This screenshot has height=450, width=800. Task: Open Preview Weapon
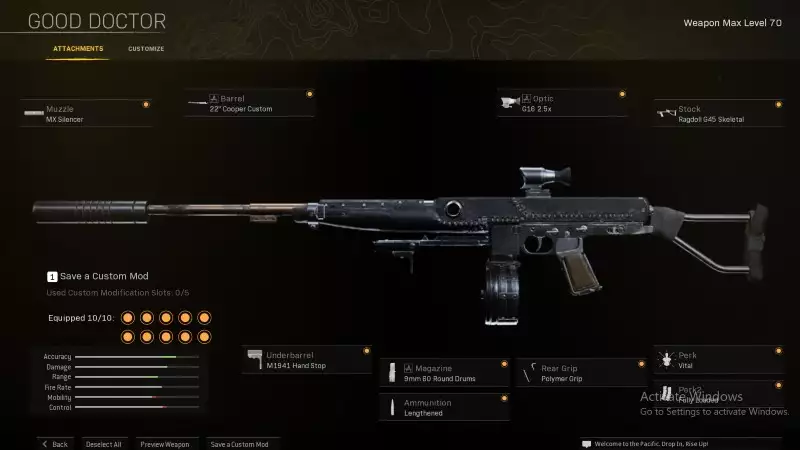coord(165,443)
